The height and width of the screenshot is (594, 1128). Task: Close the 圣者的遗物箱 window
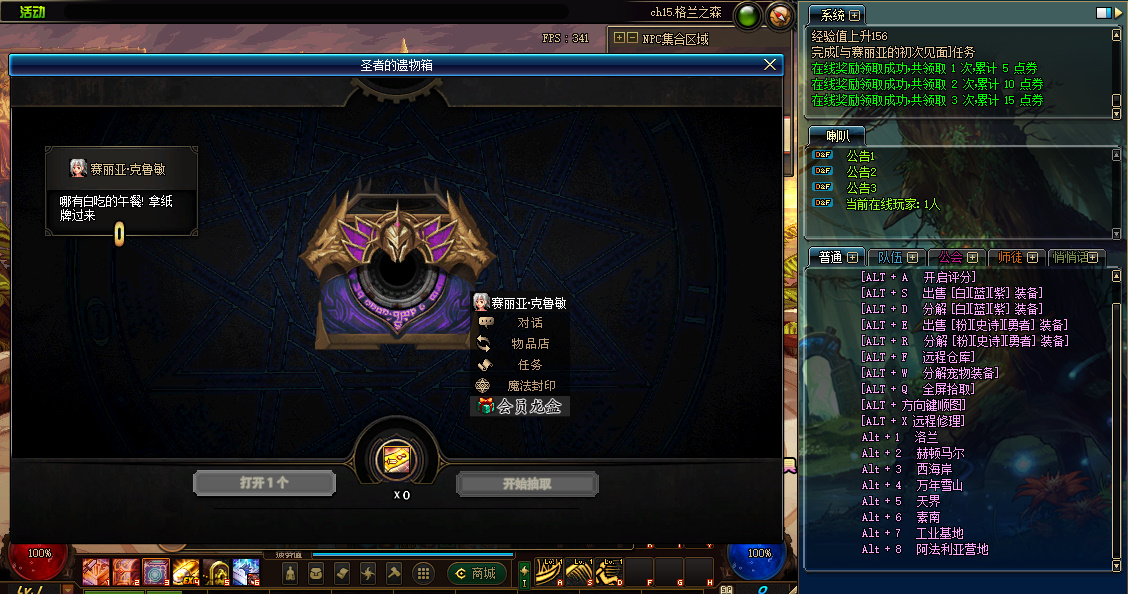tap(769, 64)
